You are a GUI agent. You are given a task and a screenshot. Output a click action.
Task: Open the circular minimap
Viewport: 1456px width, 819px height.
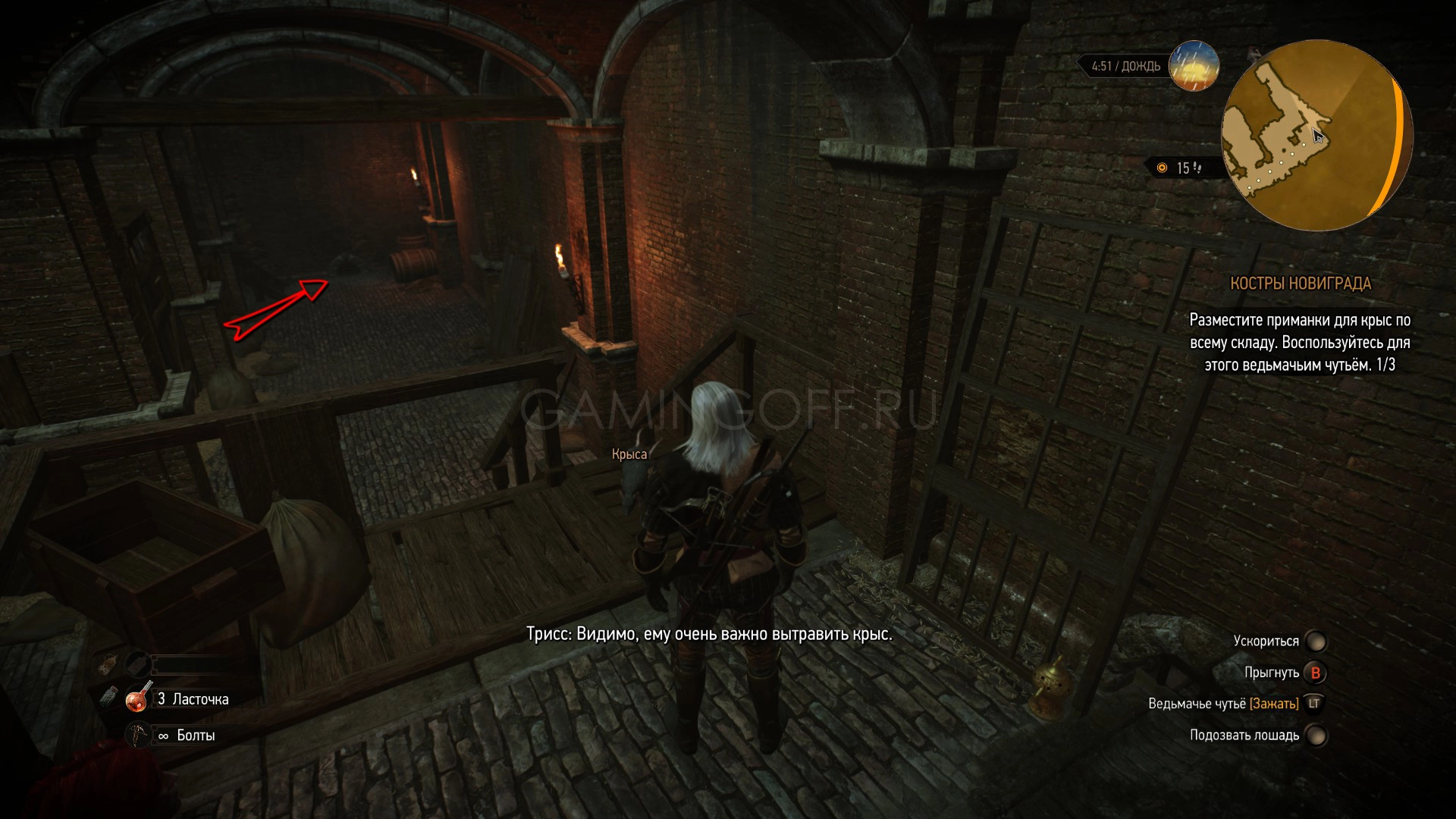(x=1316, y=136)
